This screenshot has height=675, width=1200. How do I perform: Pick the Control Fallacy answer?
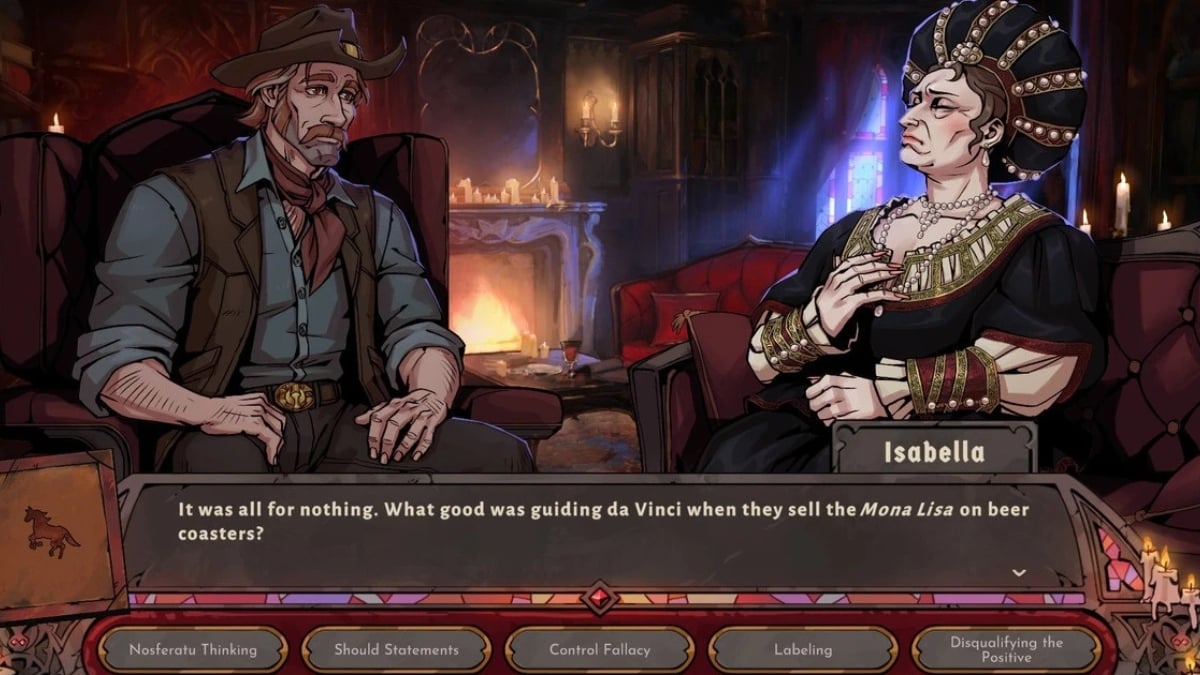[x=600, y=650]
